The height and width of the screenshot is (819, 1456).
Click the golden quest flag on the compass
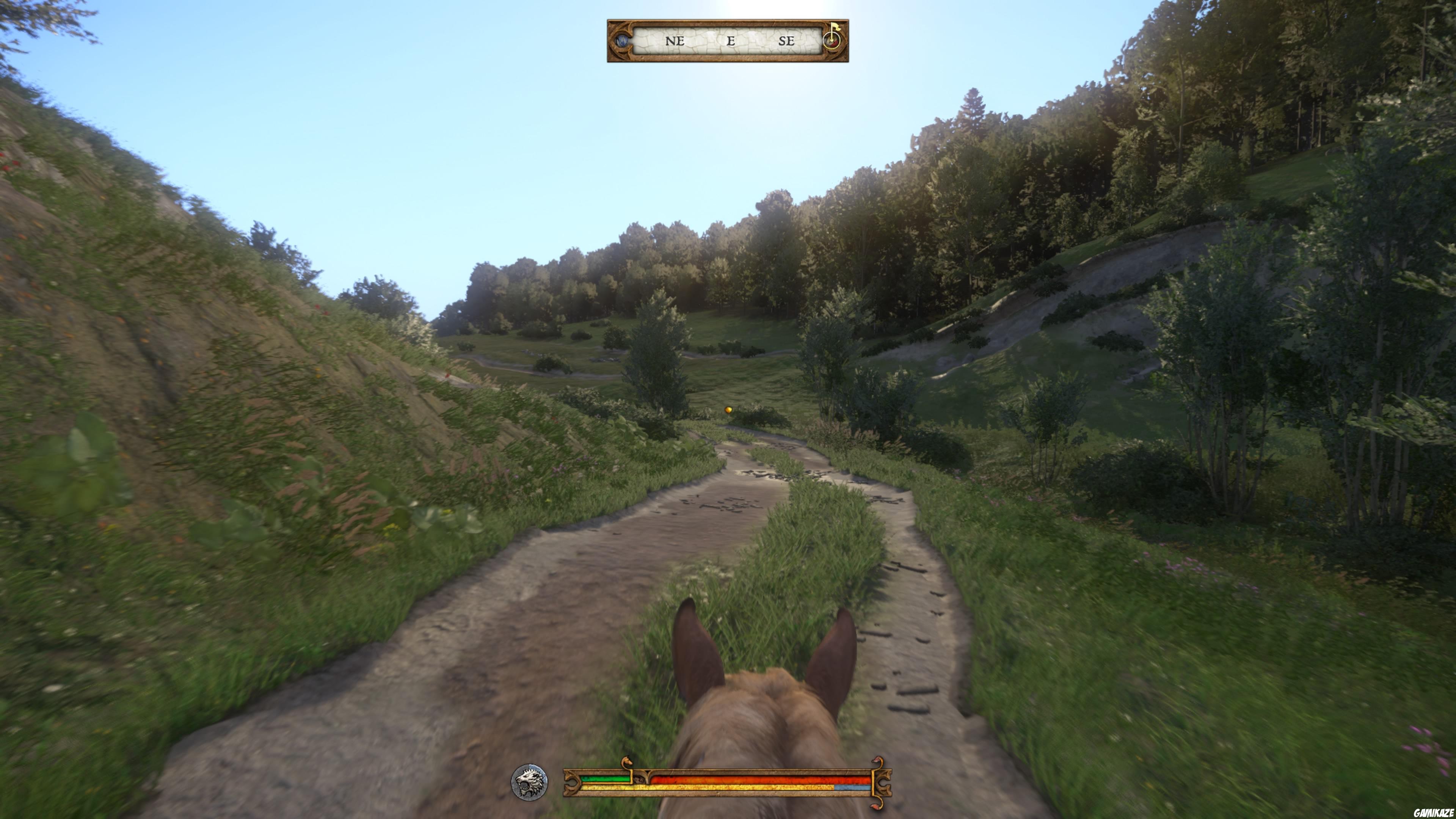coord(835,27)
